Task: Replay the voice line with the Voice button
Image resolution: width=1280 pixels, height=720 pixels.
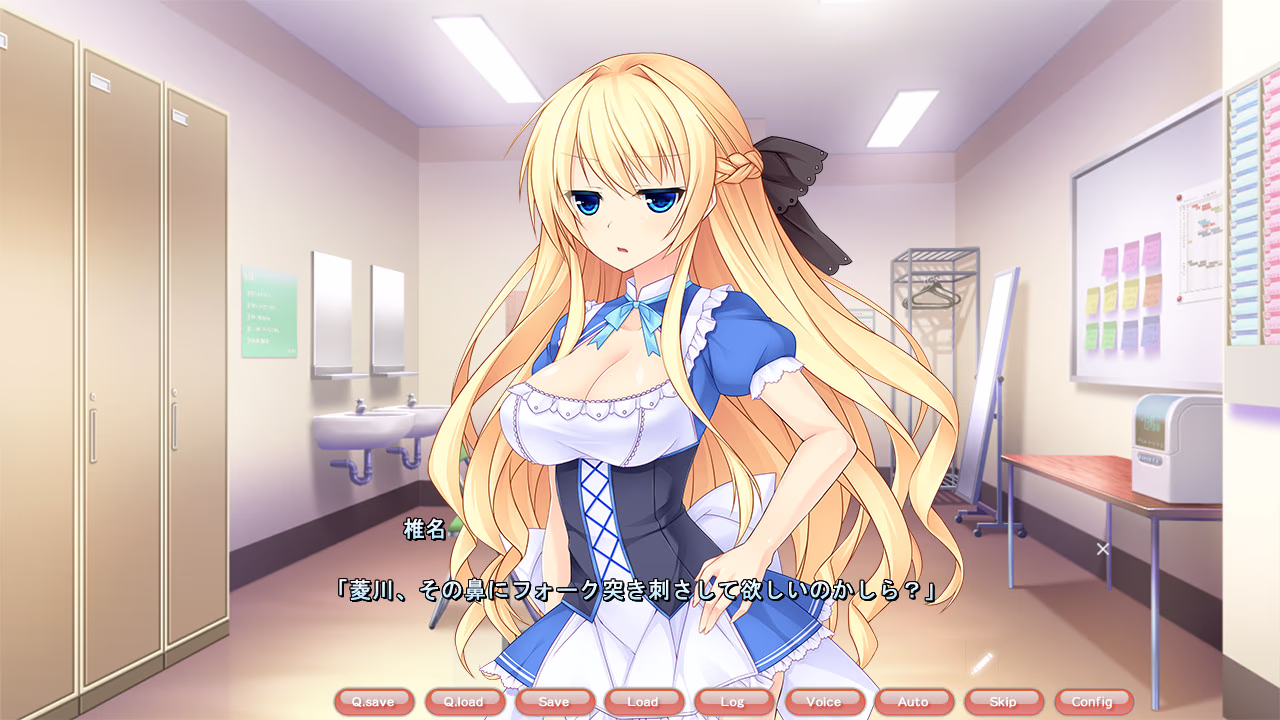Action: 824,702
